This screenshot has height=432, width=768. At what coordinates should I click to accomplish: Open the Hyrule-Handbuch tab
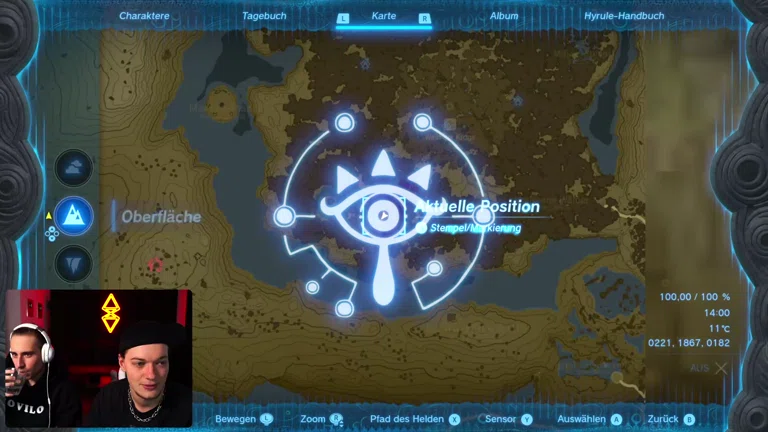tap(625, 16)
